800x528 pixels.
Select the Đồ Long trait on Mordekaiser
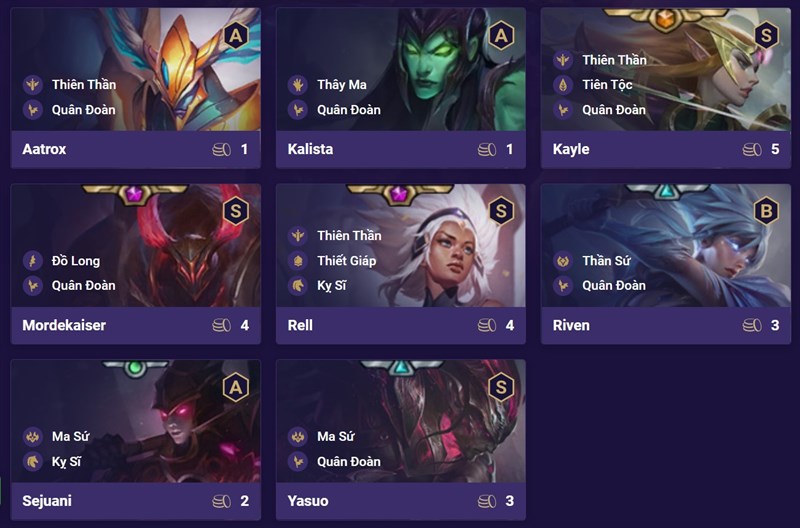coord(76,261)
